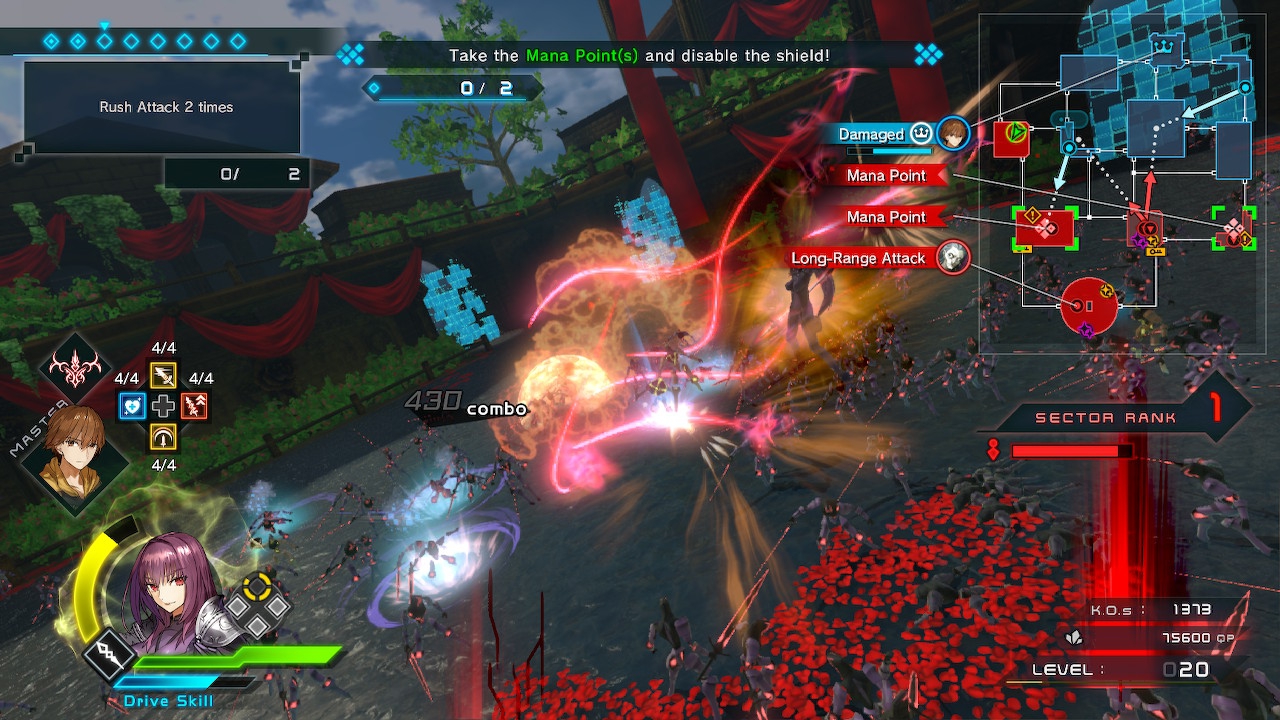Open the Rush Attack mission panel
1280x720 pixels.
tap(162, 108)
